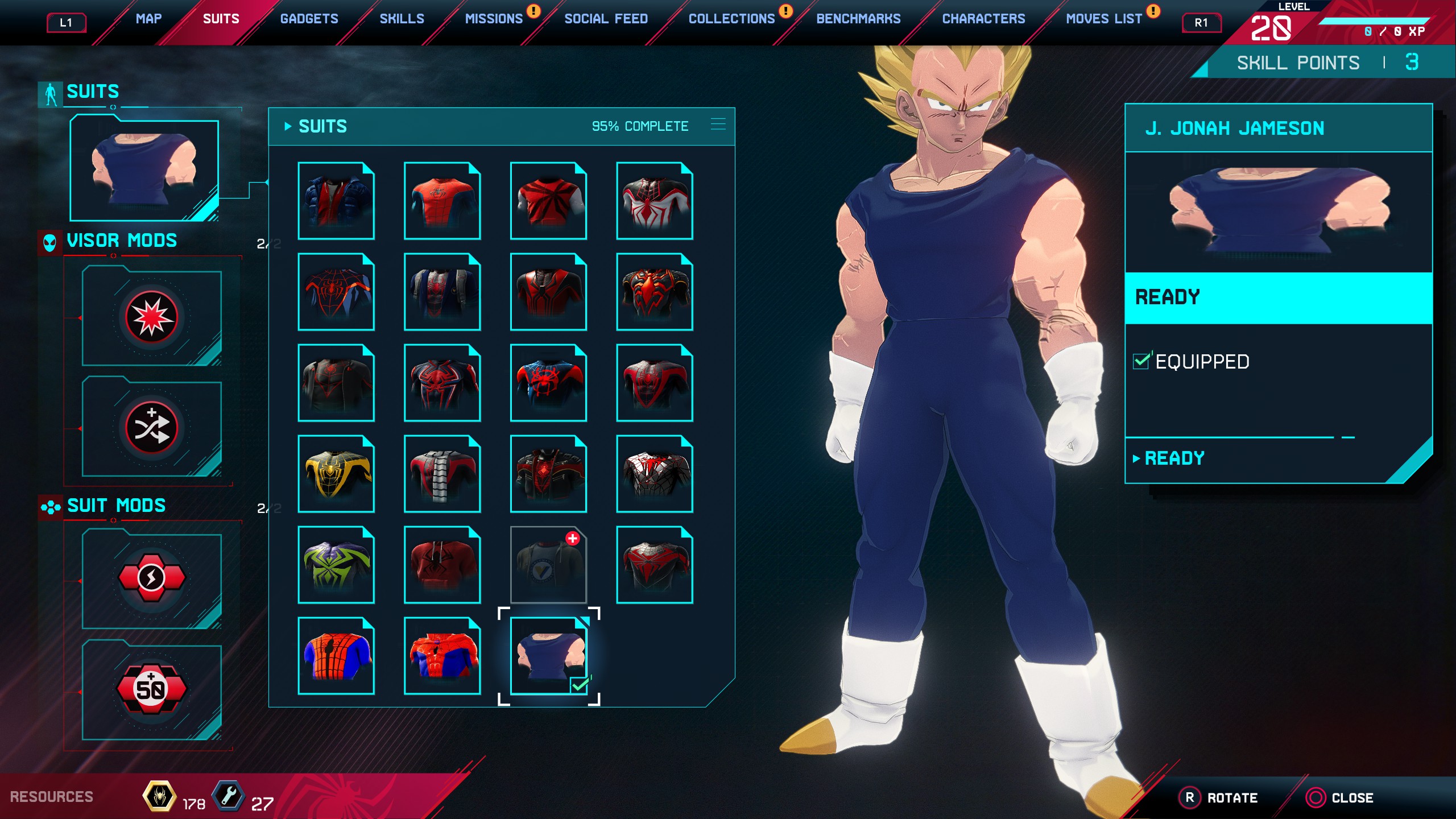Screen dimensions: 1456x819
Task: Open the Gadgets tab
Action: click(x=309, y=19)
